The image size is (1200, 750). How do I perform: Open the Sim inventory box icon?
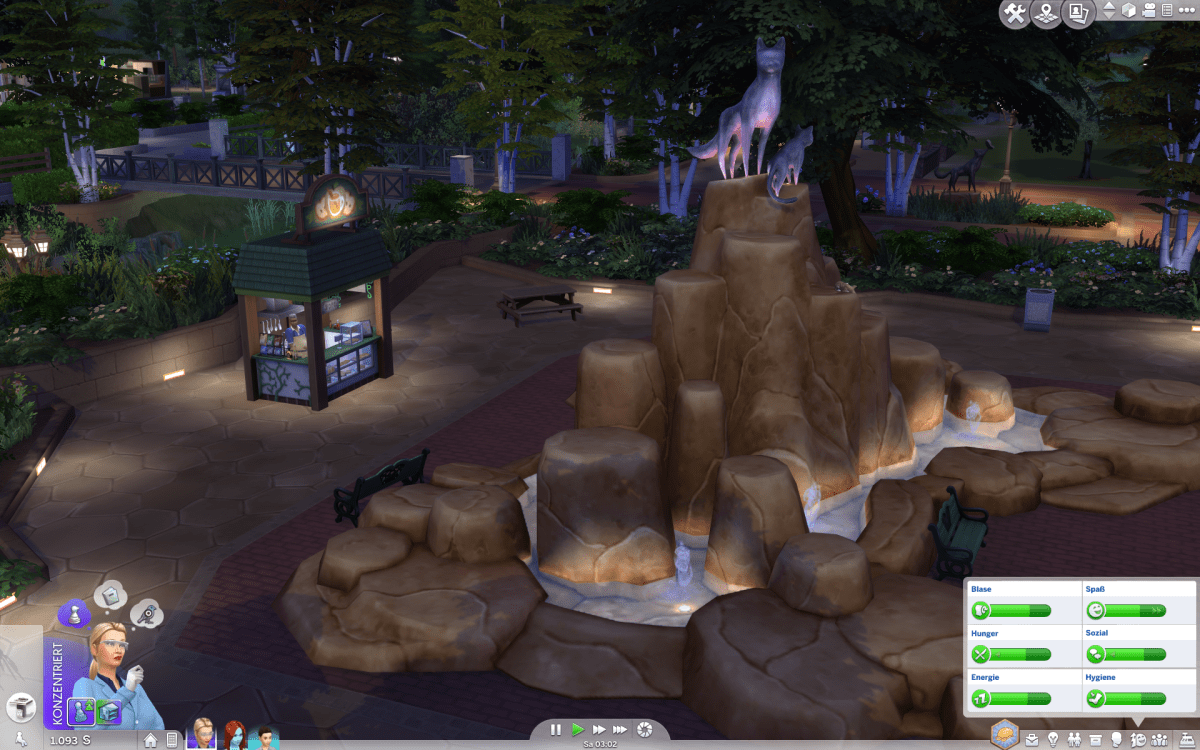point(1096,740)
